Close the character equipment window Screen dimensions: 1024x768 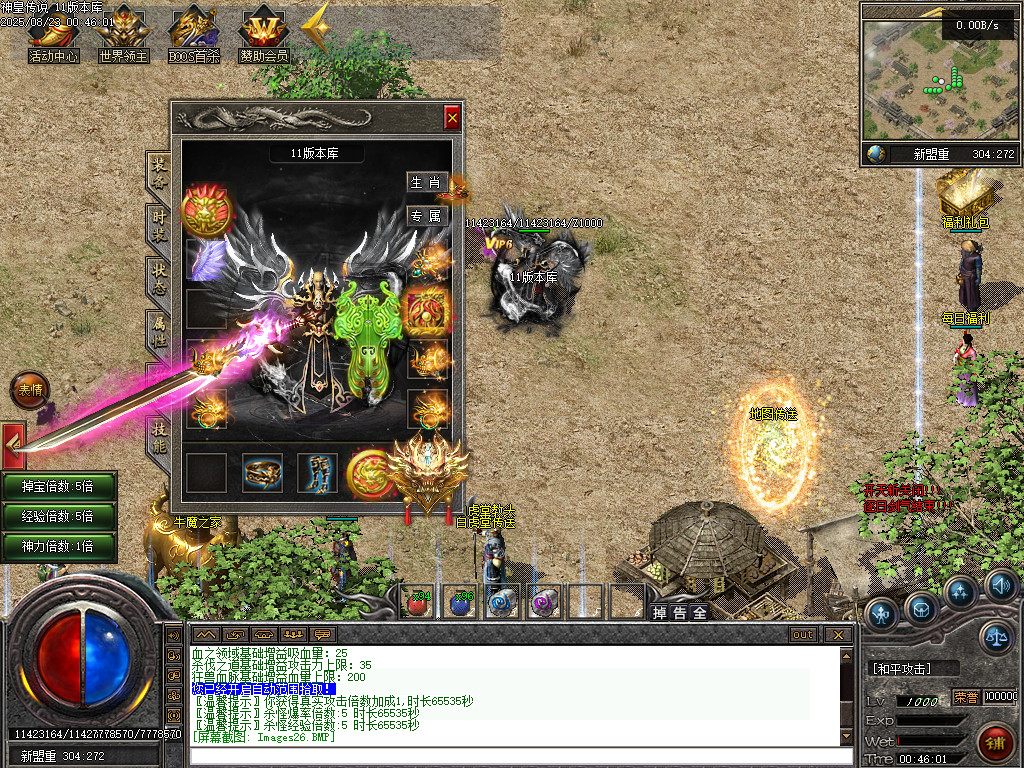[452, 118]
